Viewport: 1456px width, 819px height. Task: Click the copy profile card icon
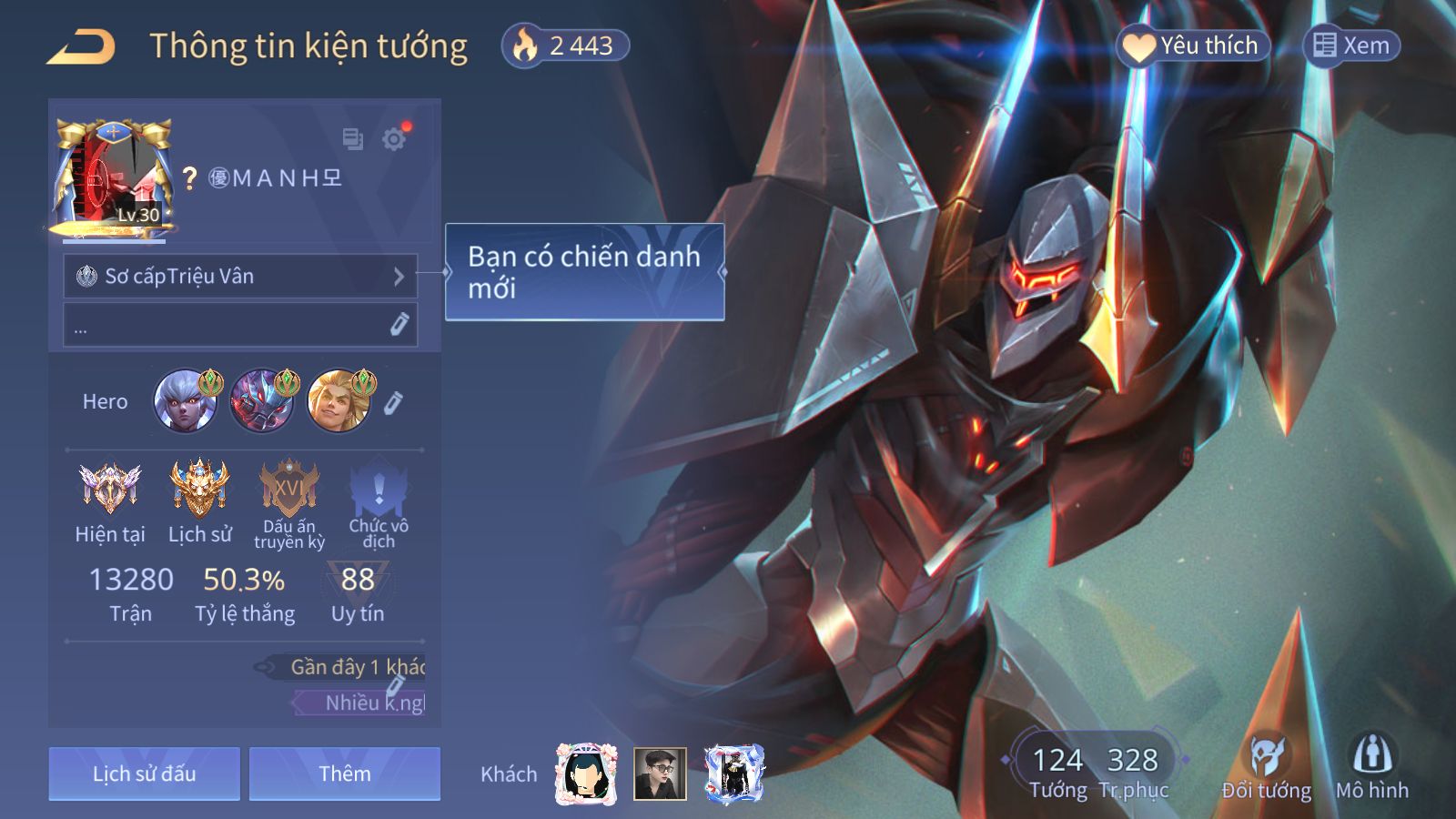point(352,139)
